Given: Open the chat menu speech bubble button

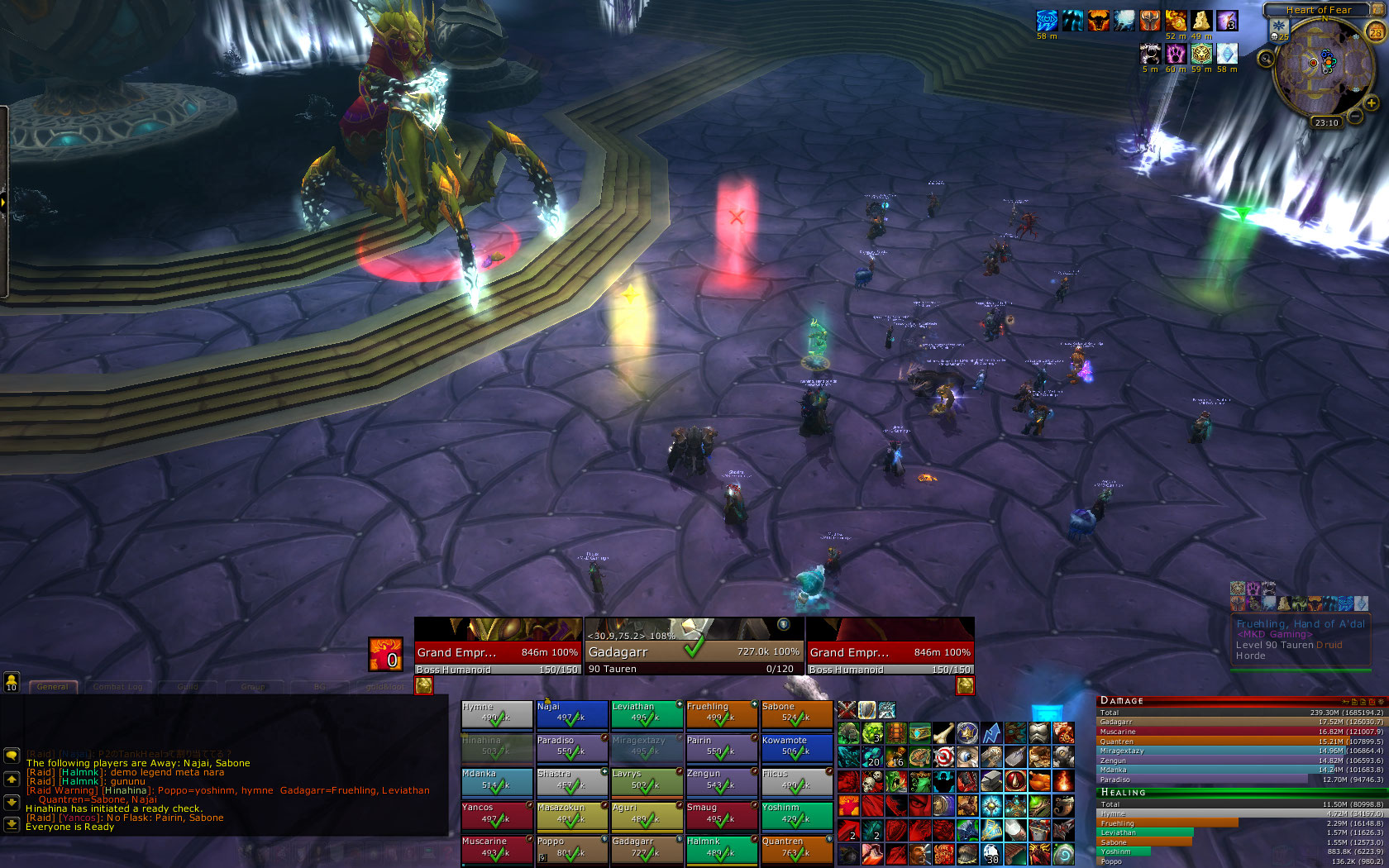Looking at the screenshot, I should click(x=12, y=756).
